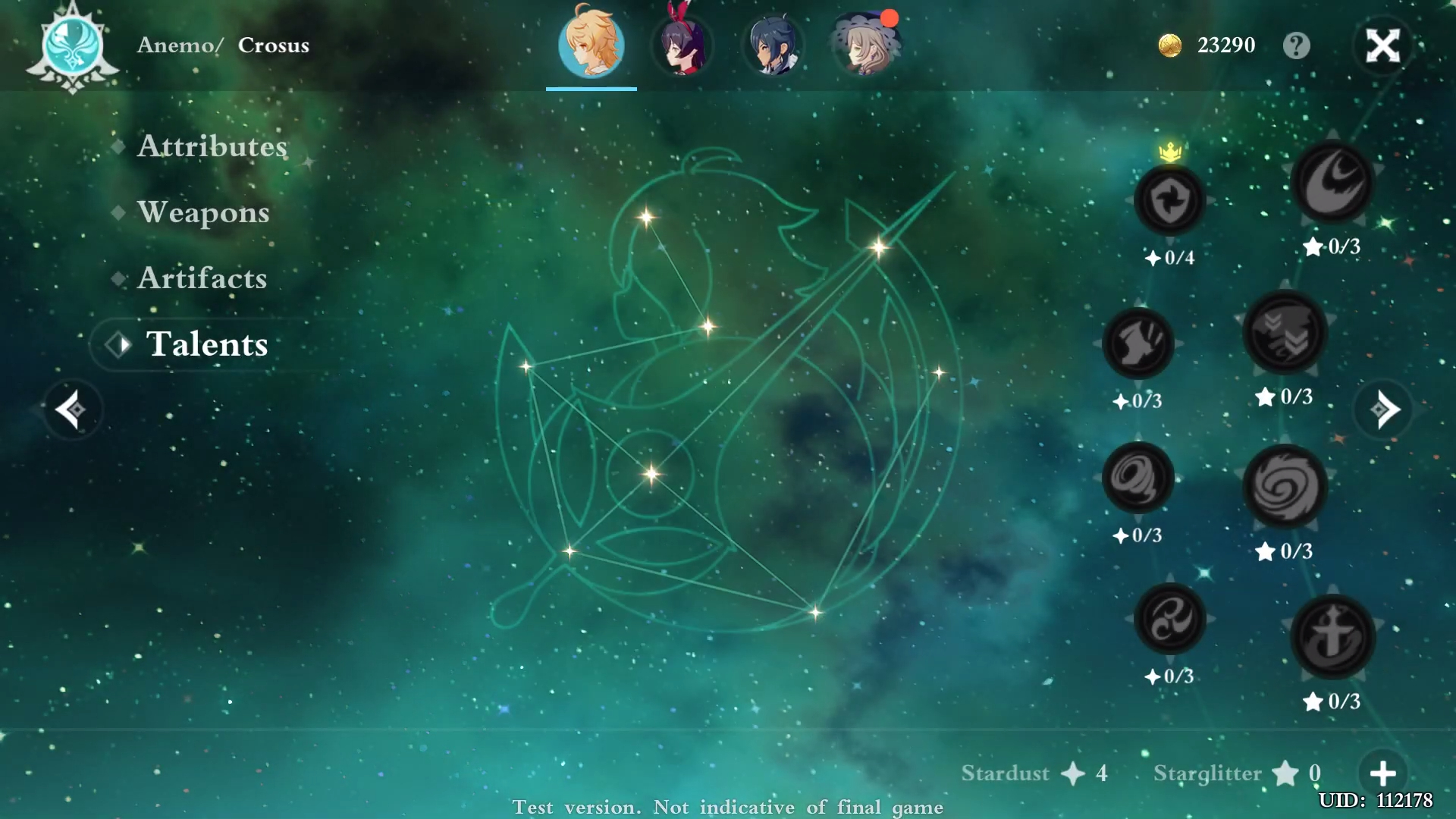Select the fourth character avatar with red notification
Viewport: 1456px width, 819px height.
point(864,47)
